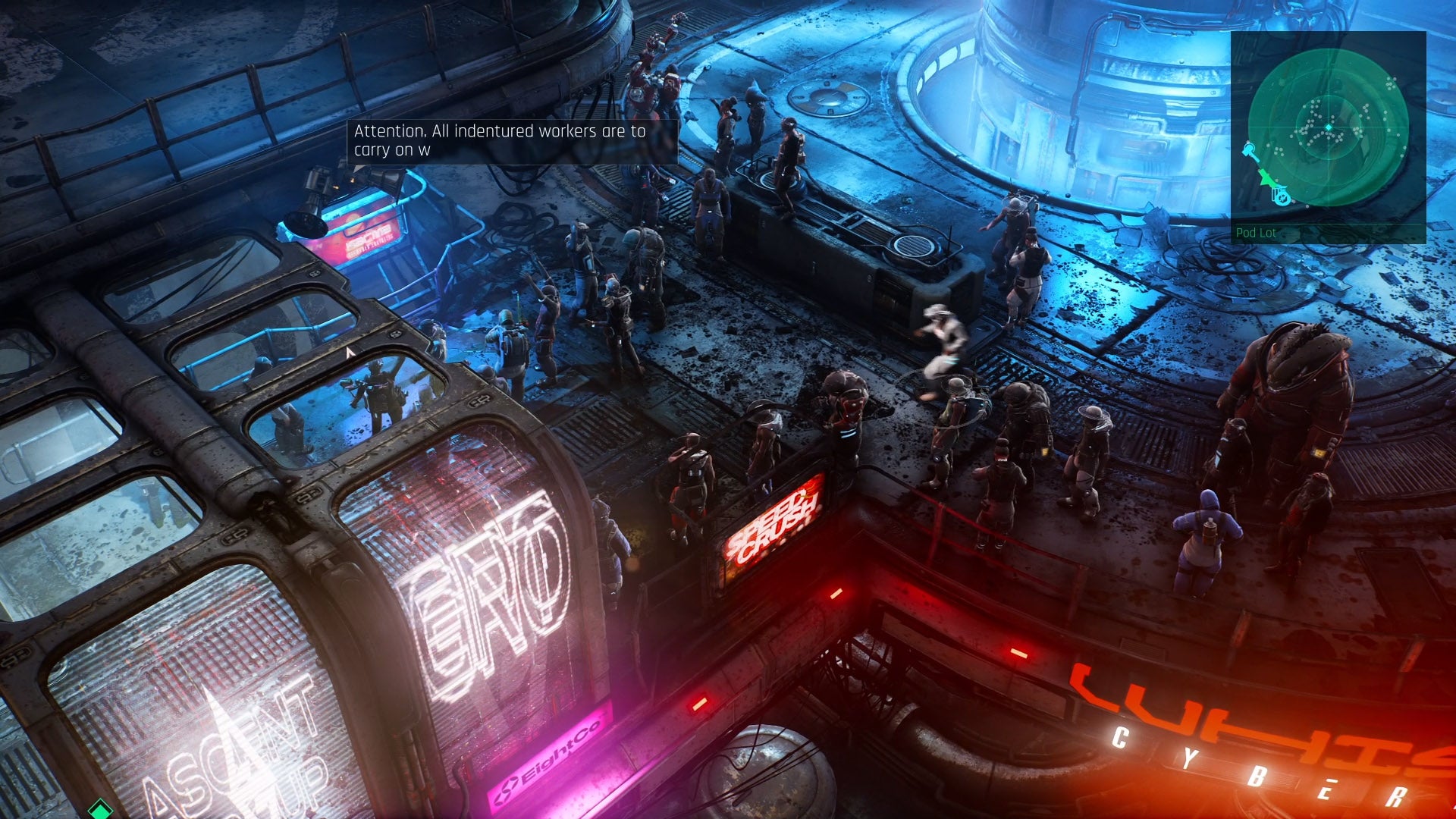1456x819 pixels.
Task: Select the green star marker on the minimap
Action: coord(1266,178)
